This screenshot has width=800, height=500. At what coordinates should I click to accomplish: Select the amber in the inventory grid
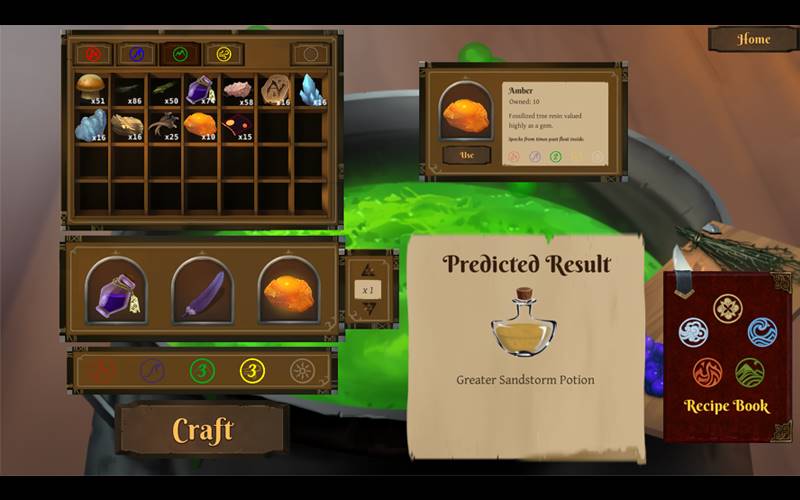200,124
